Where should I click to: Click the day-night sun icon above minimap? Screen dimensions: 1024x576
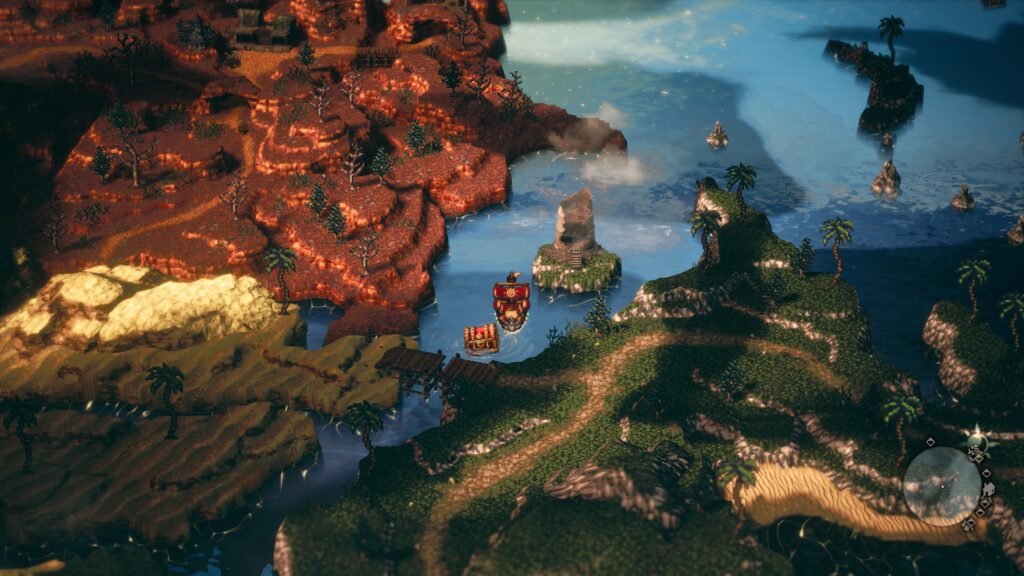(977, 440)
